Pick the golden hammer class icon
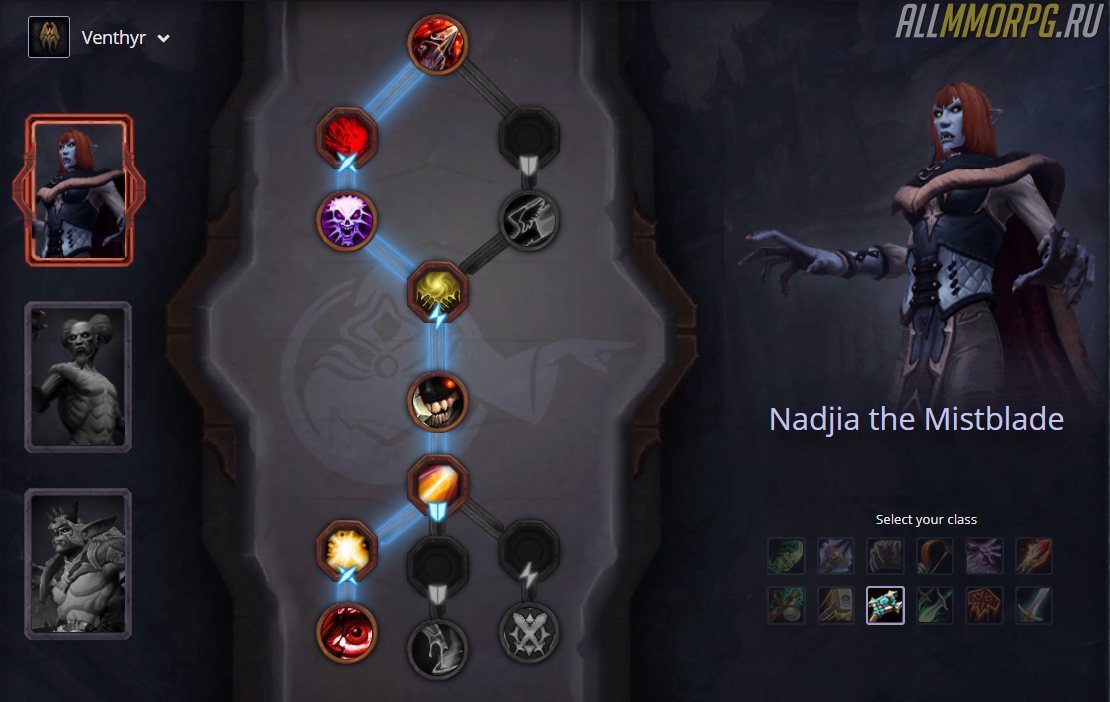The height and width of the screenshot is (702, 1110). (x=836, y=605)
